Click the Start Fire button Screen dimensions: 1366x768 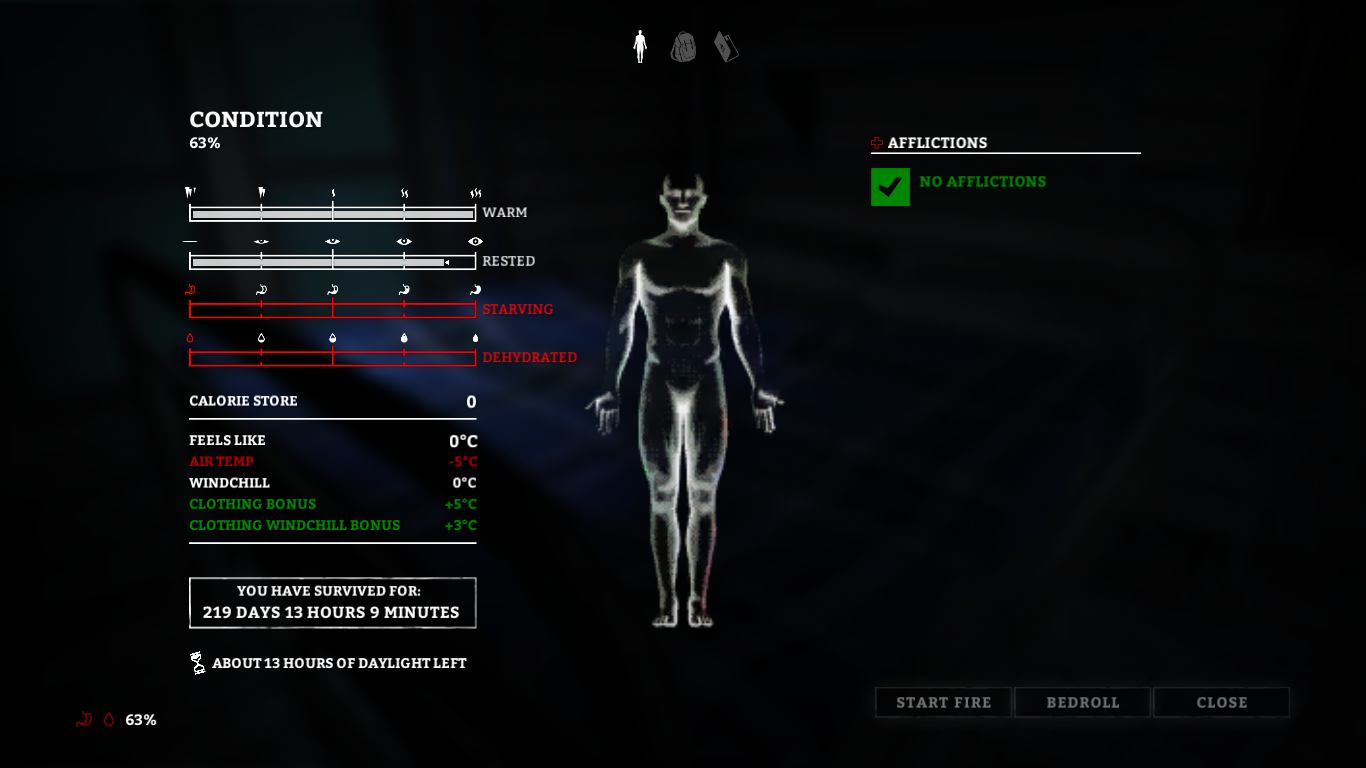tap(943, 703)
